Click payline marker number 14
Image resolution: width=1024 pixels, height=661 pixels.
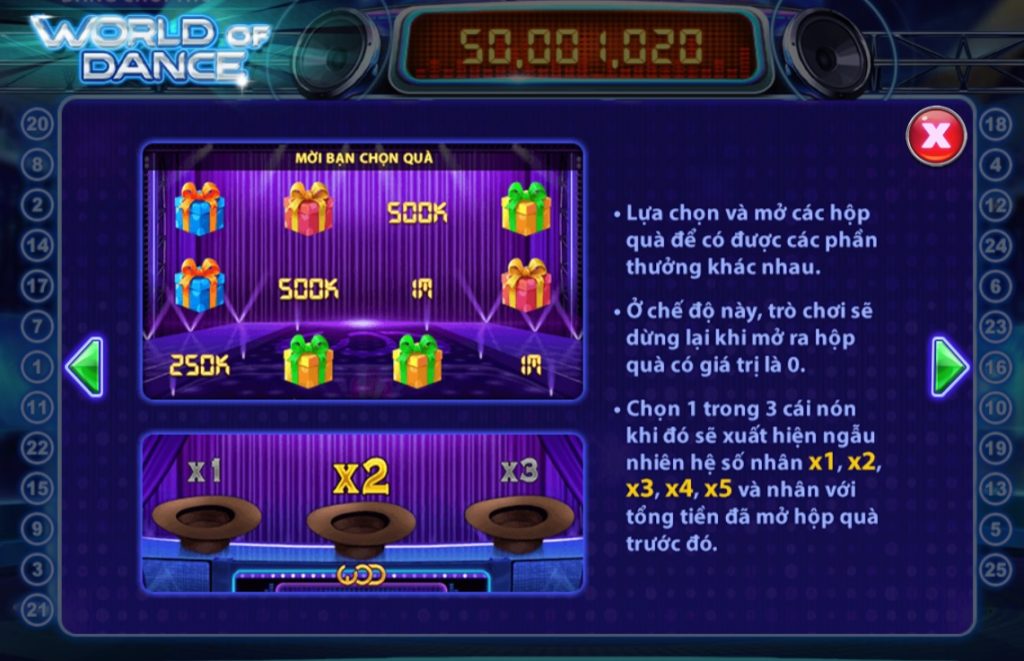[37, 245]
